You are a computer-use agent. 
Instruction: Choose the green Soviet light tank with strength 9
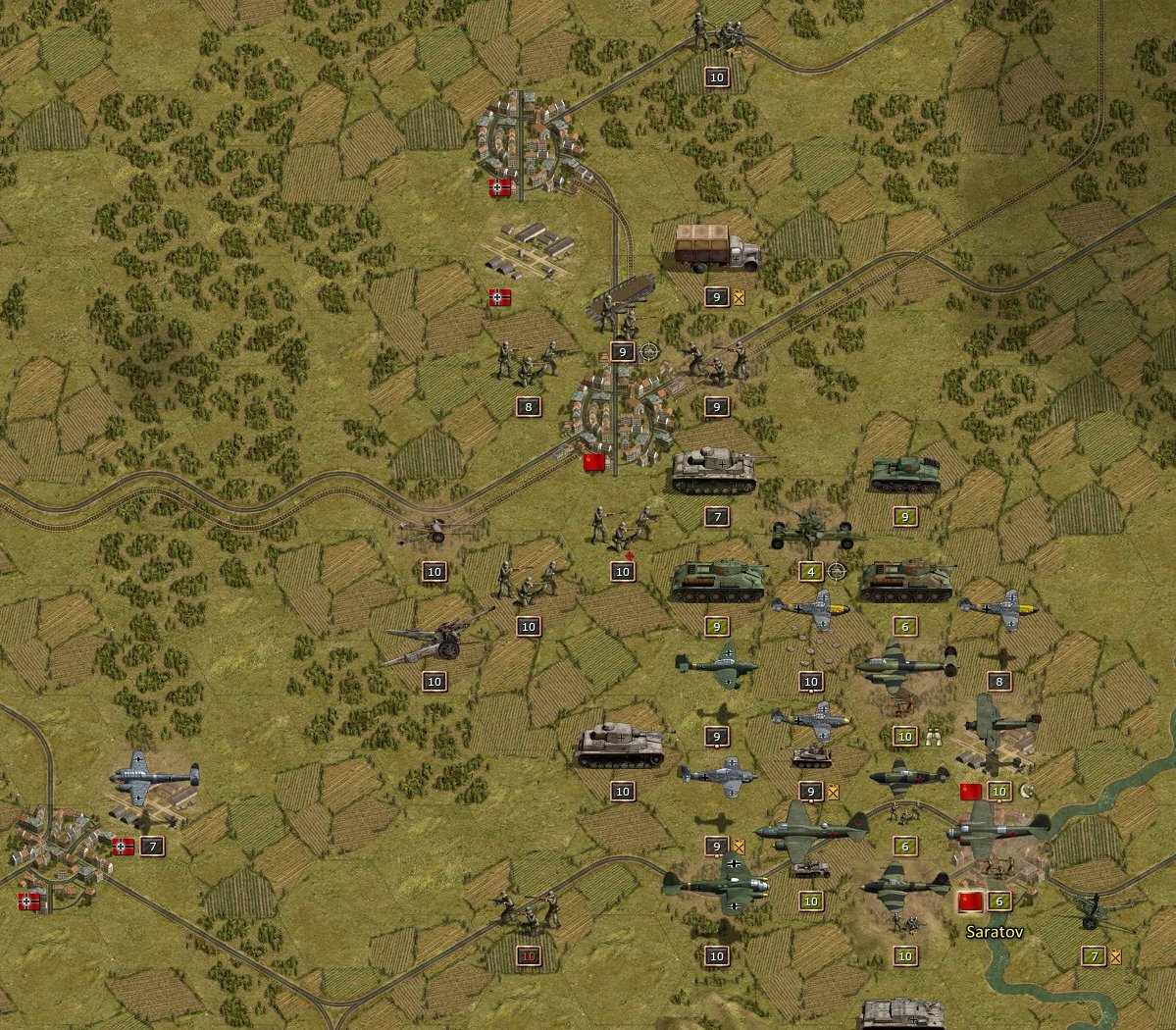coord(904,473)
